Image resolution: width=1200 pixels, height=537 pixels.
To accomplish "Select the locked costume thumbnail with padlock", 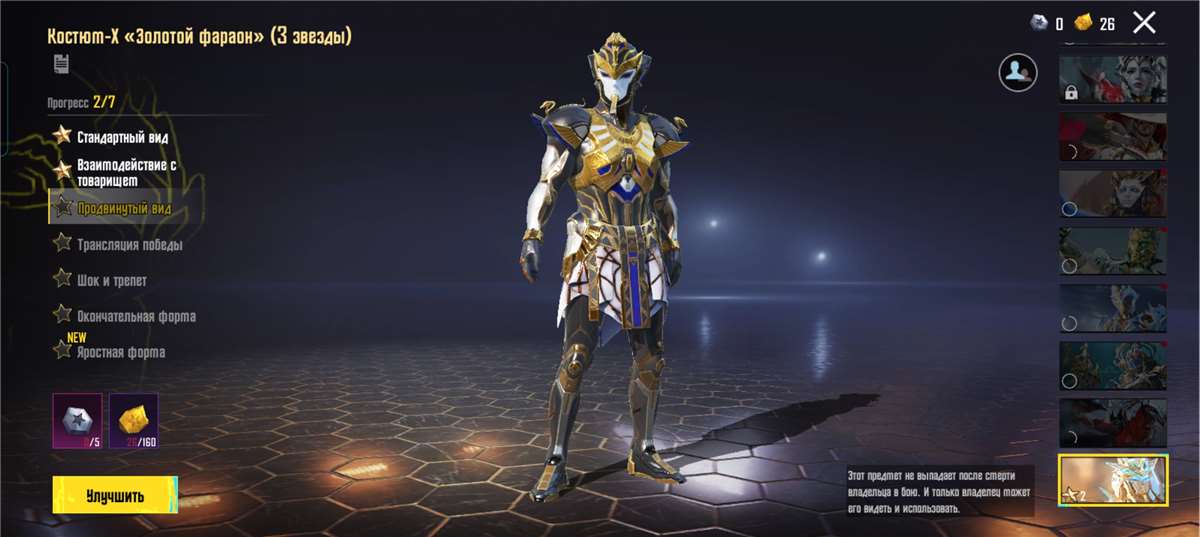I will click(x=1112, y=79).
